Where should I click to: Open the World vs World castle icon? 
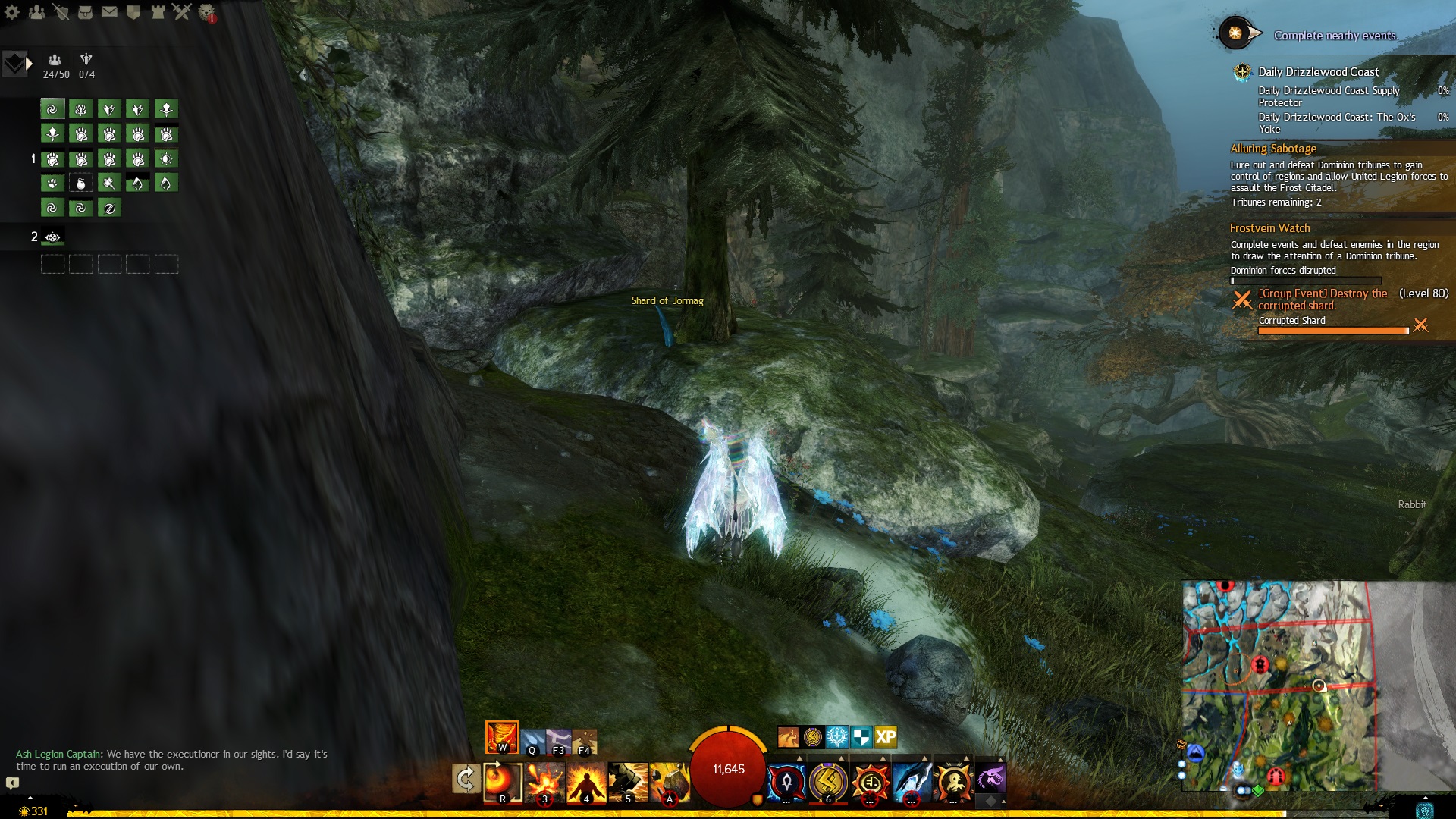[158, 12]
